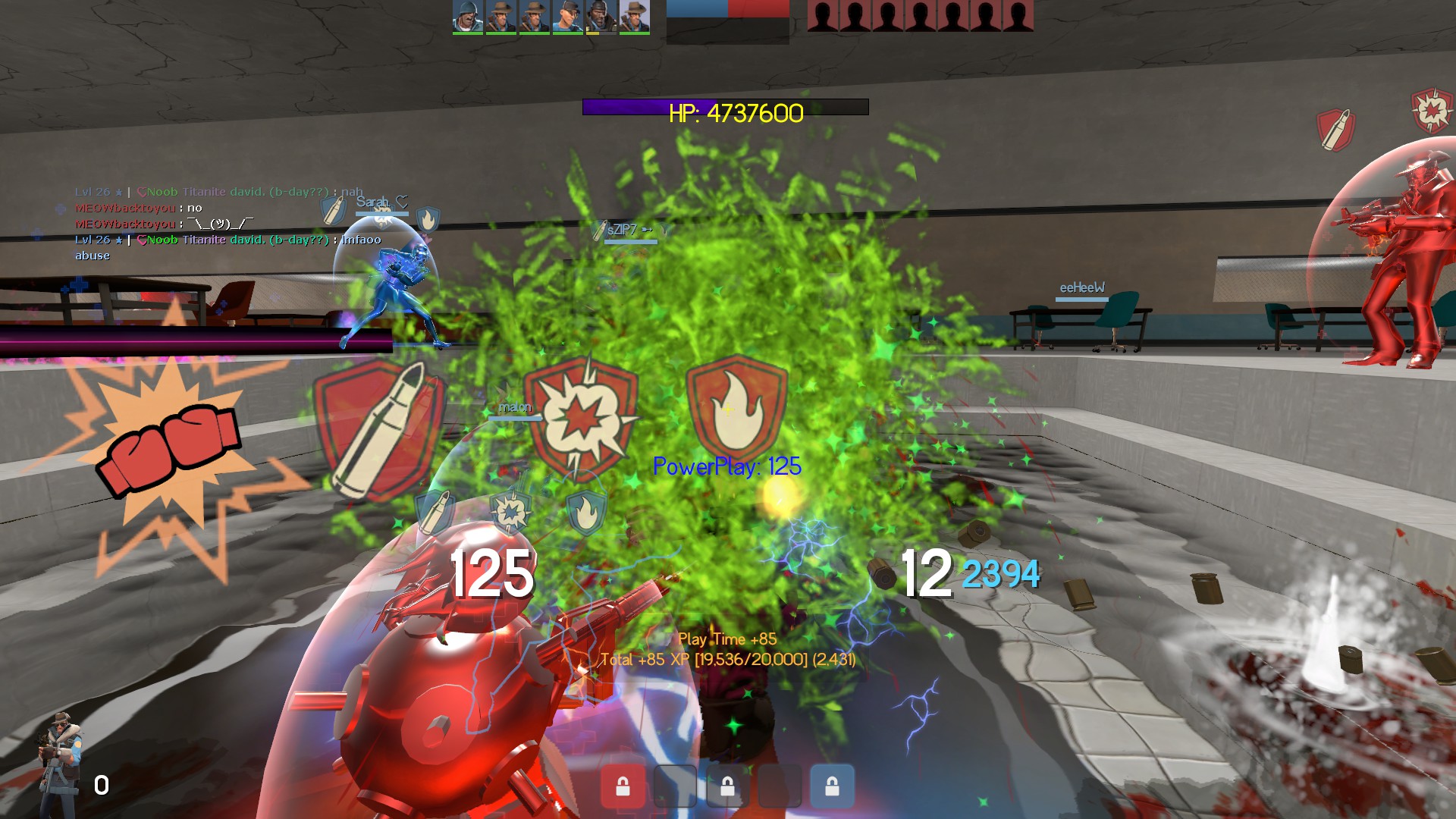Click the gray locked middle control point
Image resolution: width=1456 pixels, height=819 pixels.
tap(727, 786)
